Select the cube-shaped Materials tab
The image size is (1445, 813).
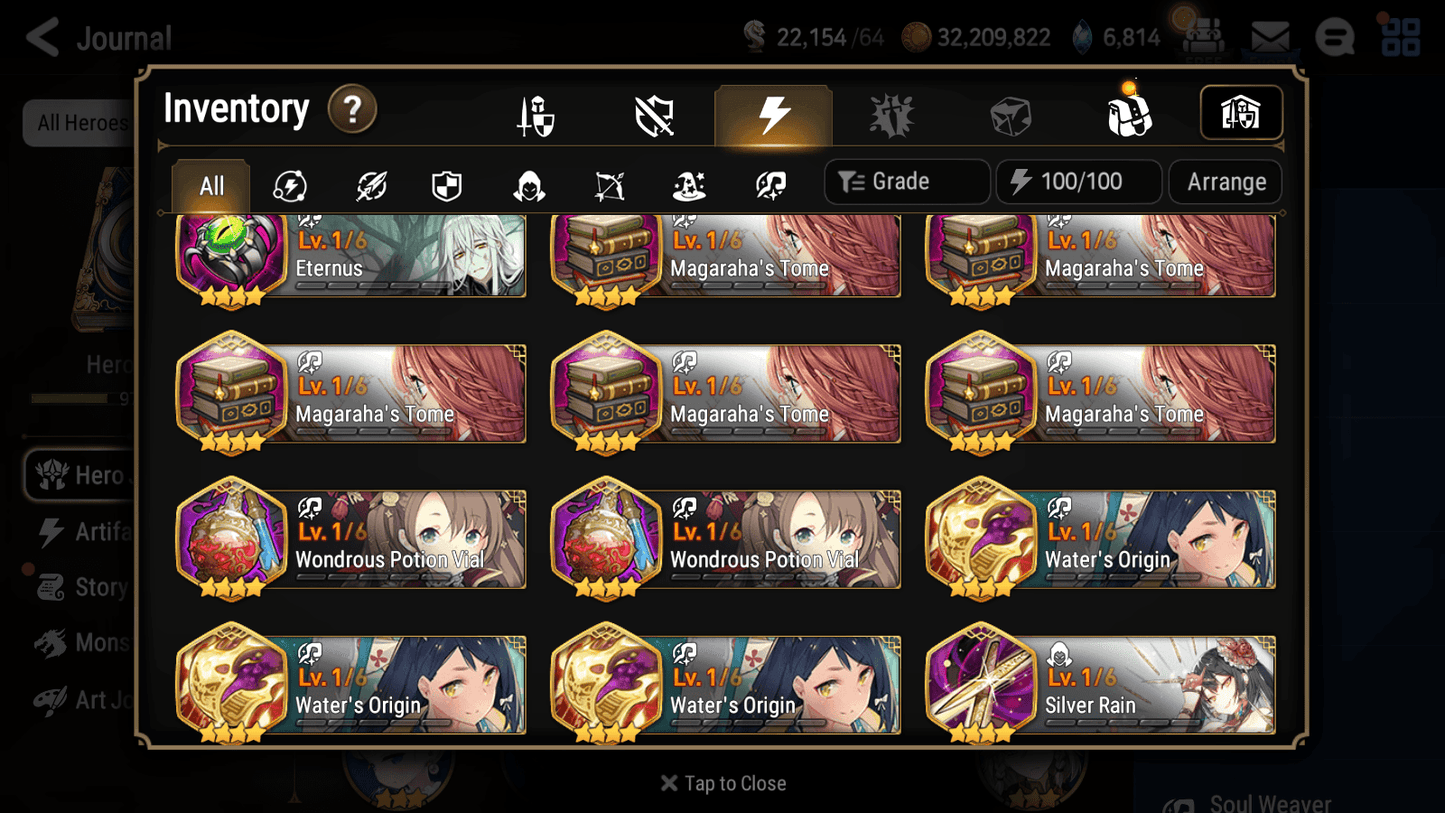(x=1010, y=113)
